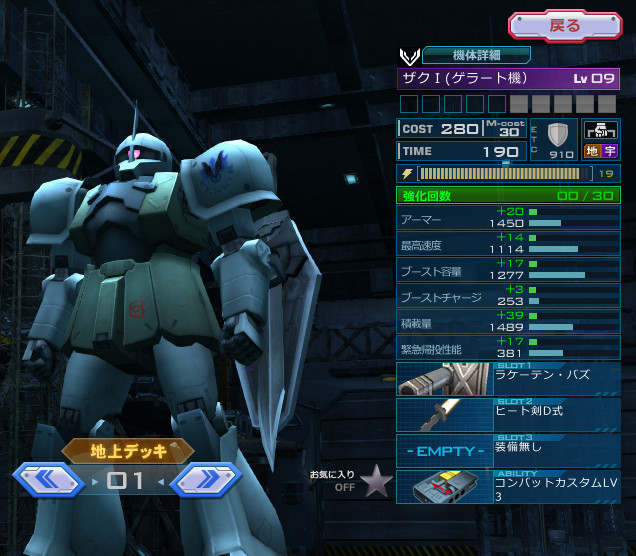Open the 強化回数 enhancement bar
This screenshot has height=556, width=636.
click(x=508, y=195)
